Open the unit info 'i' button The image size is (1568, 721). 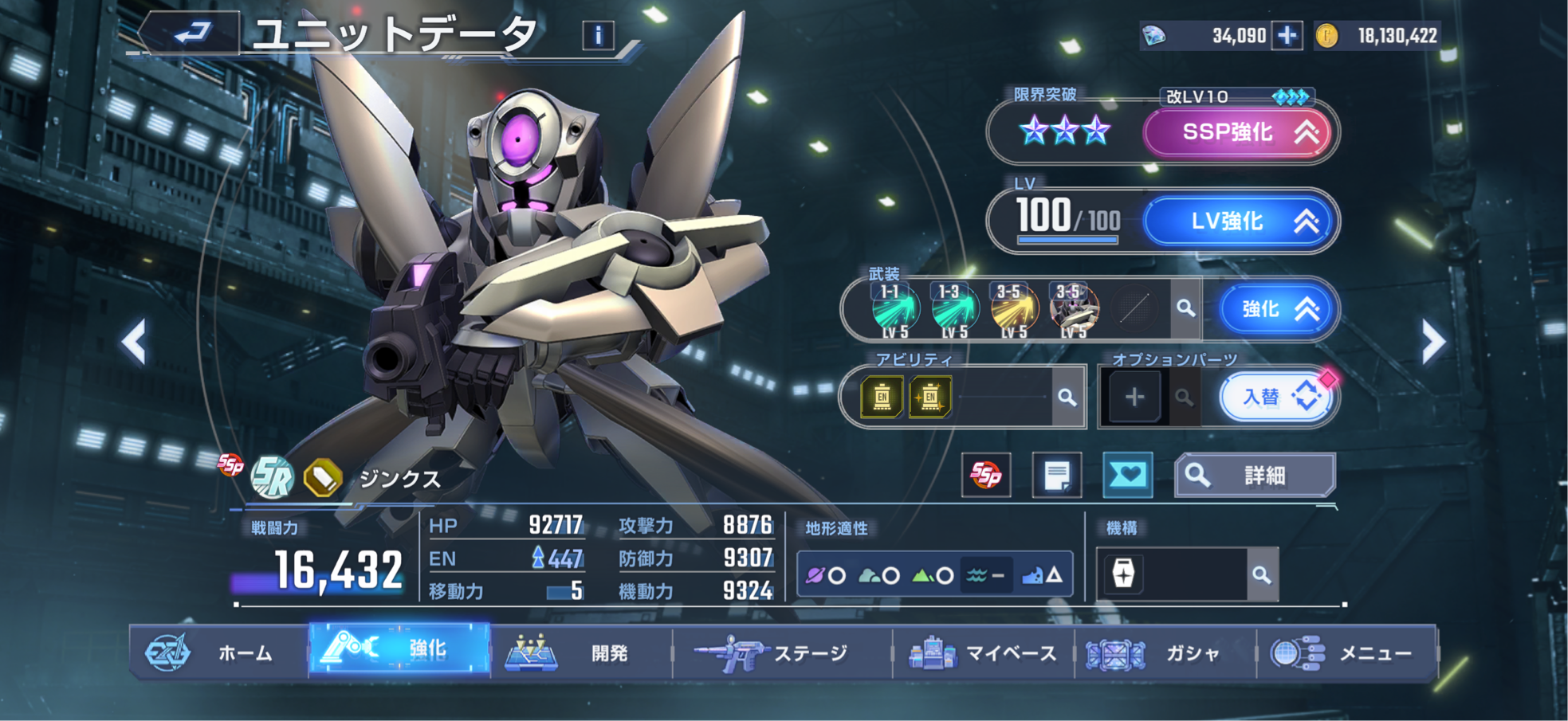point(598,35)
